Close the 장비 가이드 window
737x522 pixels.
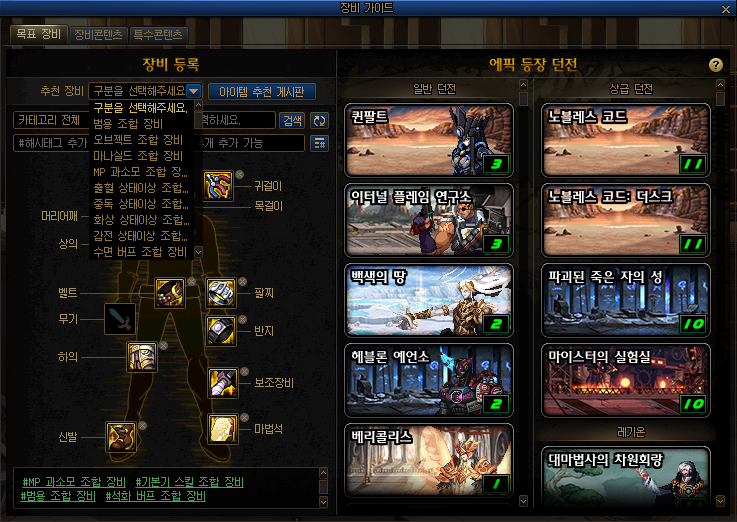[727, 9]
